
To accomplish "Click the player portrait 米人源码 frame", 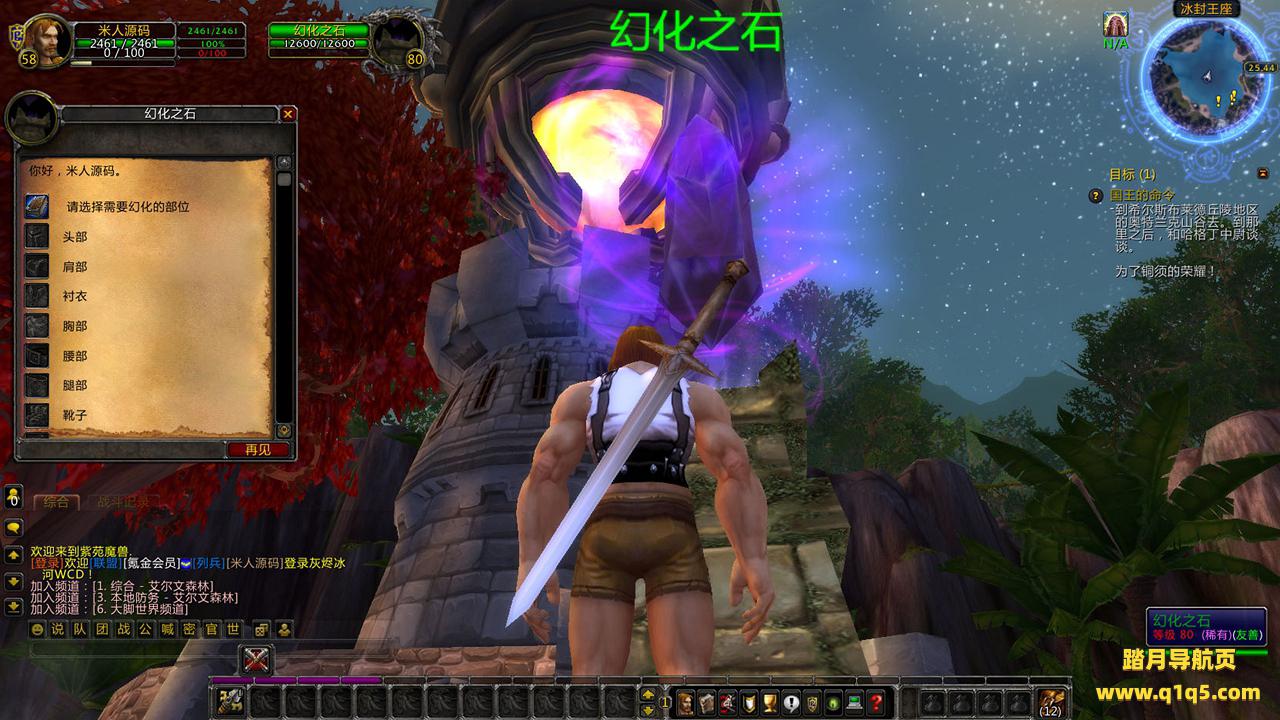I will (45, 40).
